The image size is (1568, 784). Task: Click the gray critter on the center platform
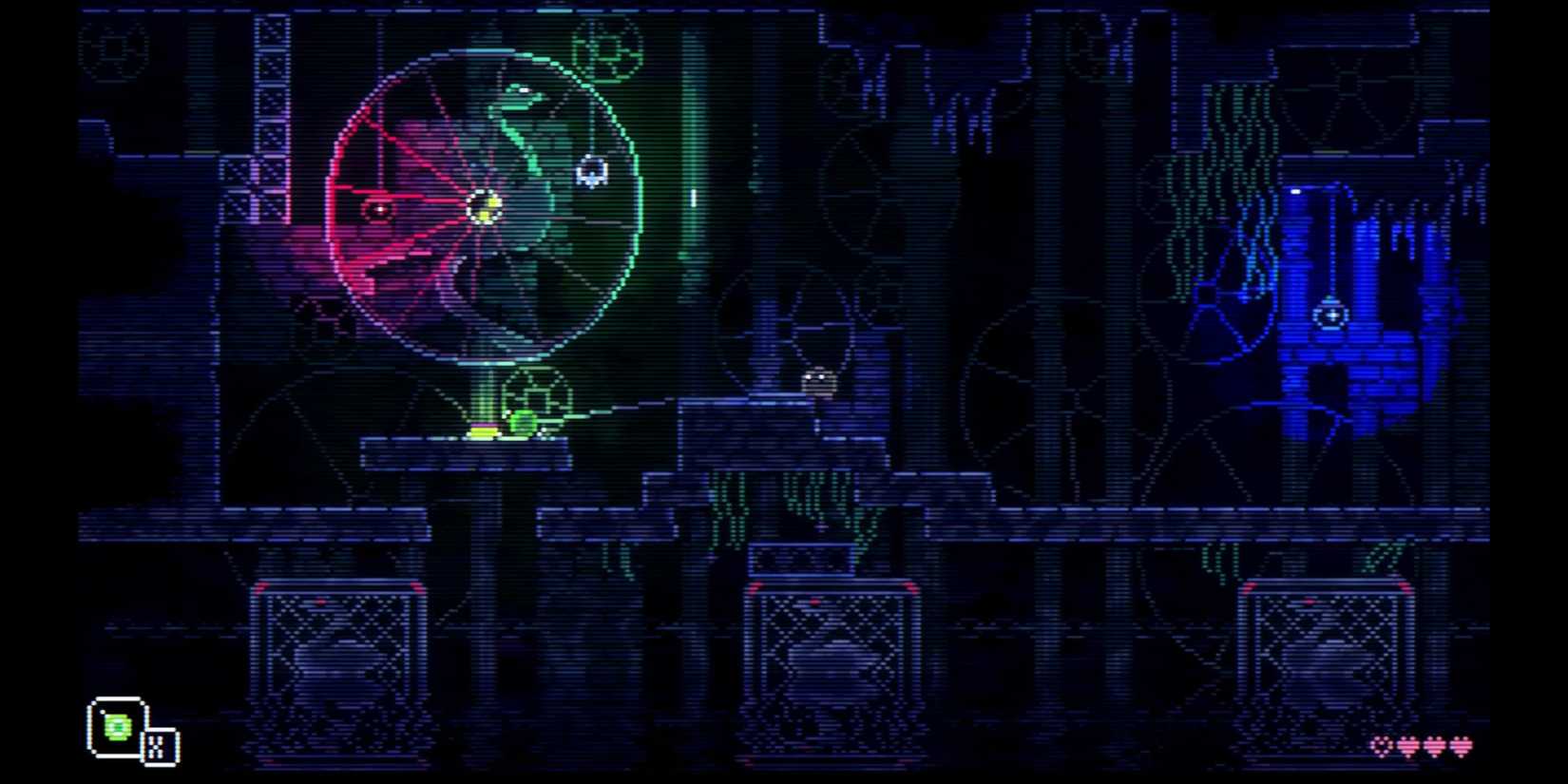click(817, 382)
